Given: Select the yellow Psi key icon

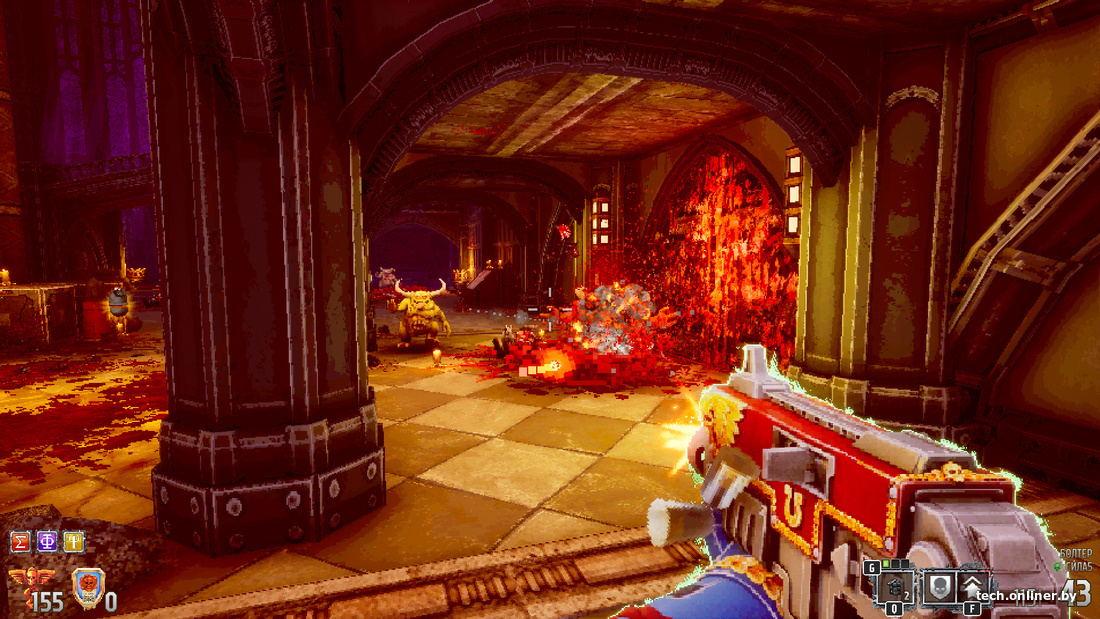Looking at the screenshot, I should (74, 542).
